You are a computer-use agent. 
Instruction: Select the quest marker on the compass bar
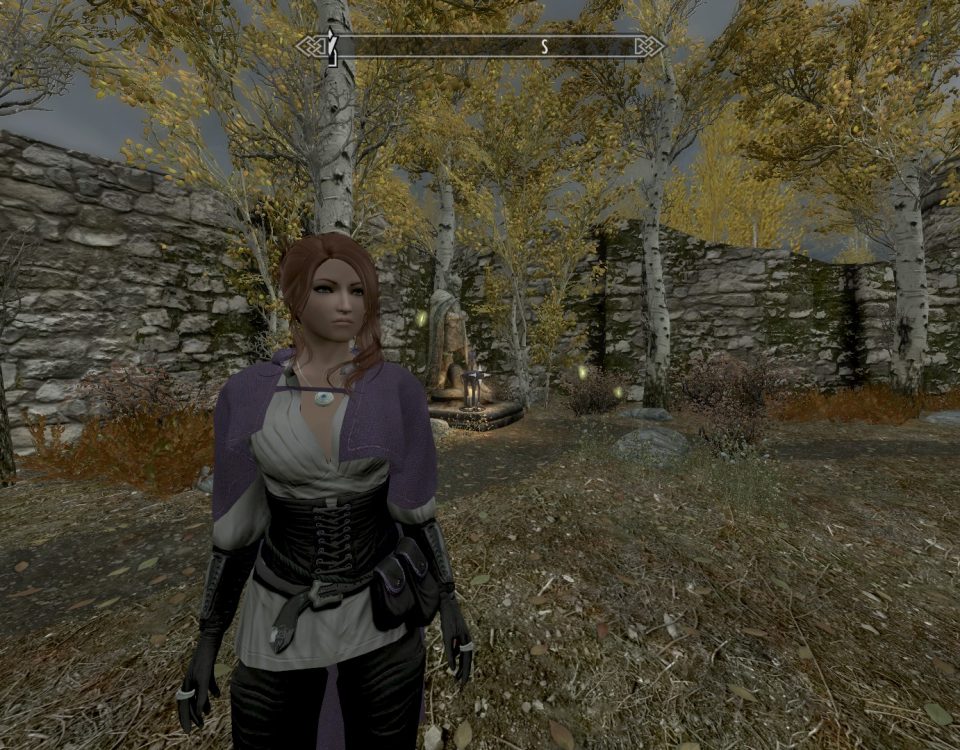pyautogui.click(x=333, y=47)
